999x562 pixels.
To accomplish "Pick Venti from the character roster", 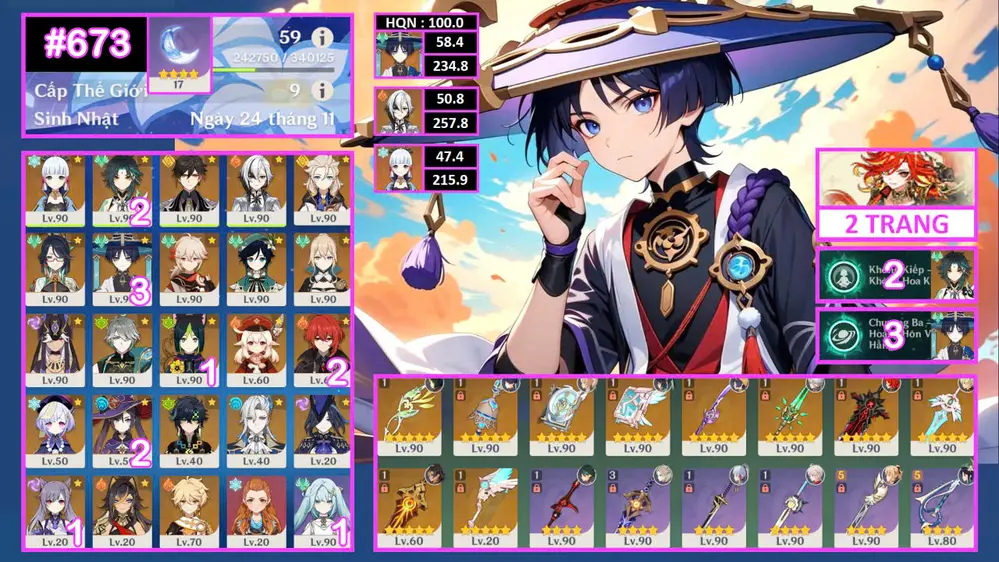I will pos(254,270).
